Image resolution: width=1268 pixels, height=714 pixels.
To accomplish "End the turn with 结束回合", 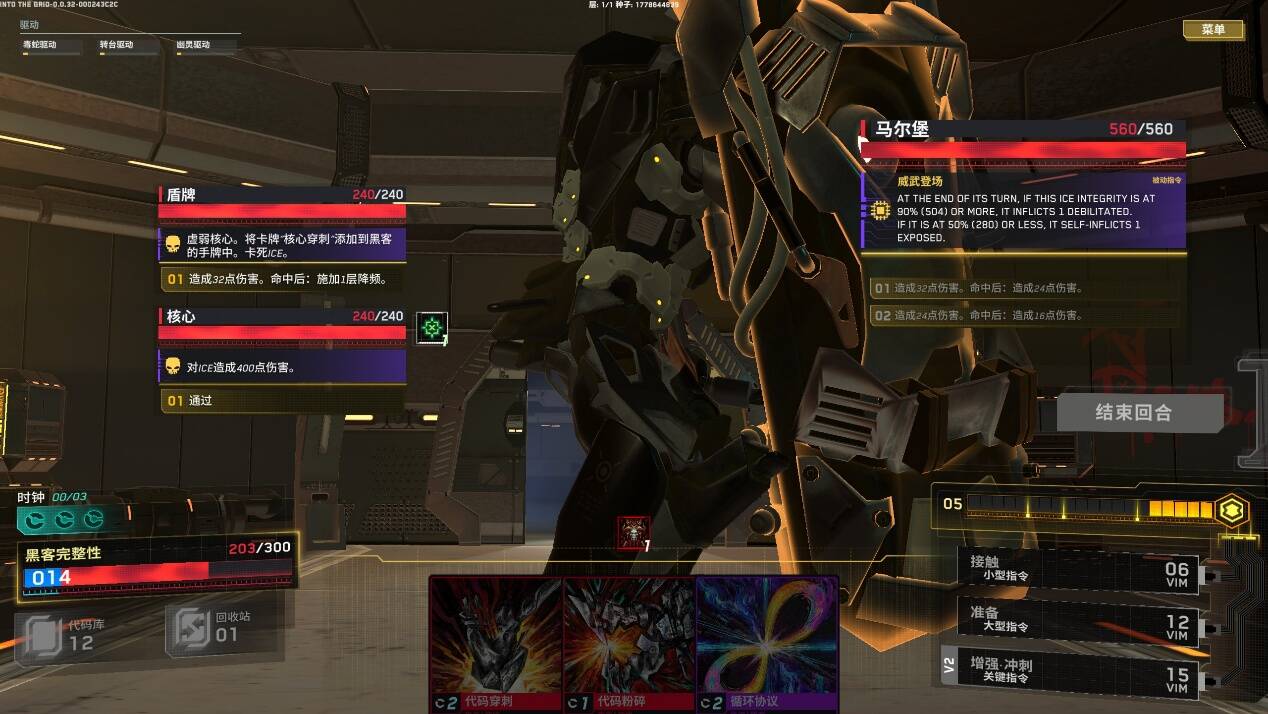I will click(1139, 412).
